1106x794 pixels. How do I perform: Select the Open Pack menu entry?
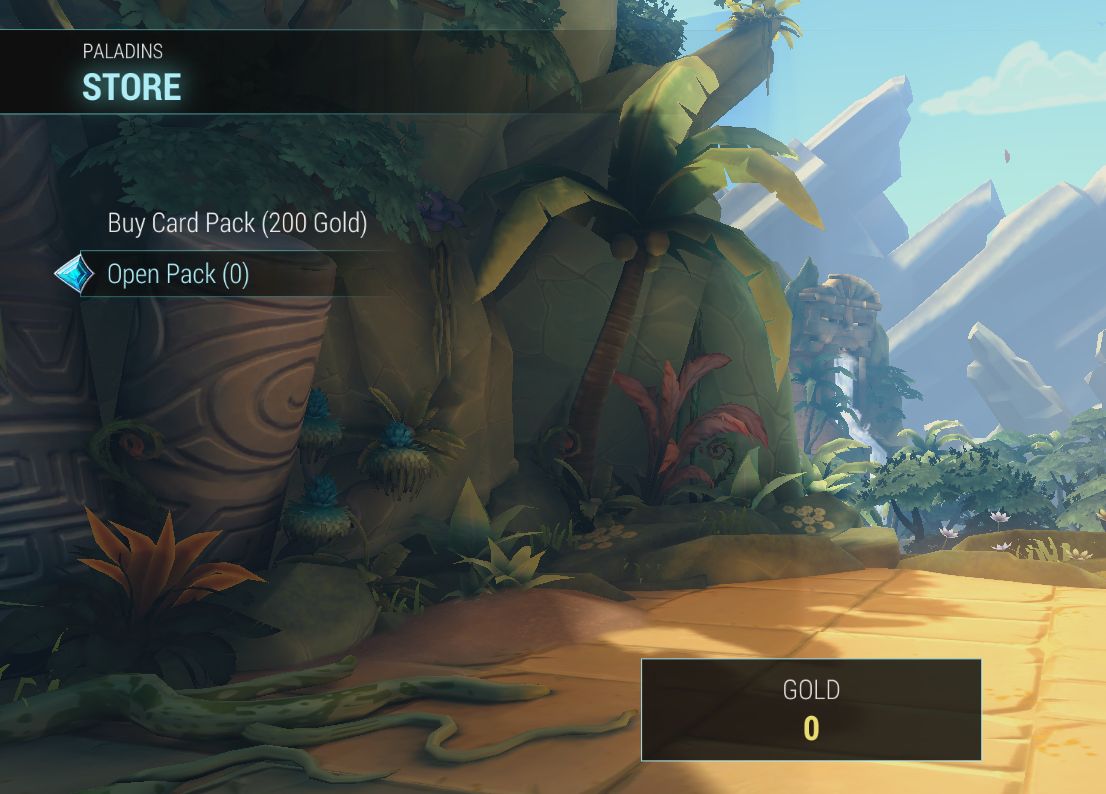pyautogui.click(x=178, y=274)
